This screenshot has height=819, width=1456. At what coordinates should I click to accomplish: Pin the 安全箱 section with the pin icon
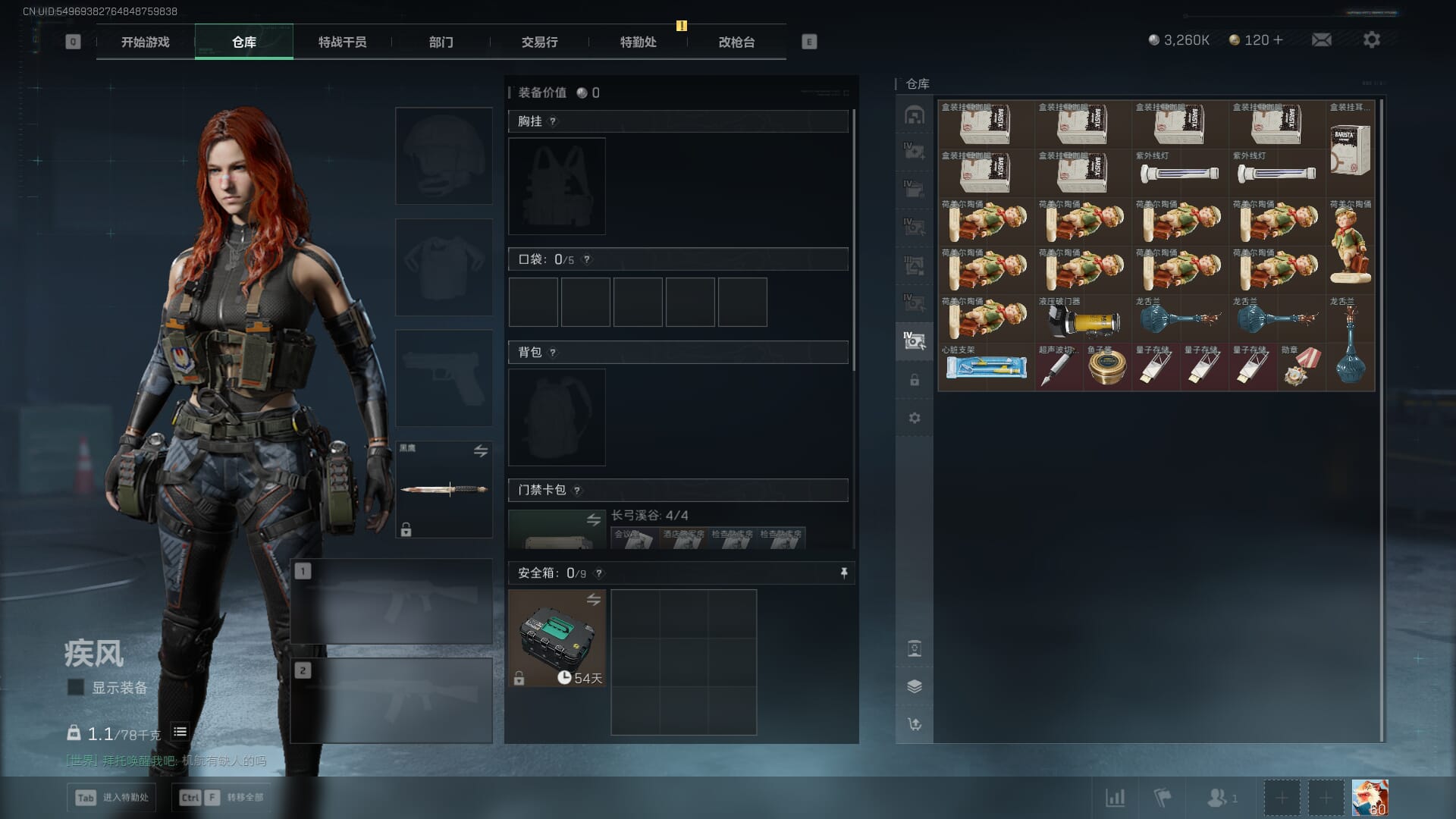(843, 573)
